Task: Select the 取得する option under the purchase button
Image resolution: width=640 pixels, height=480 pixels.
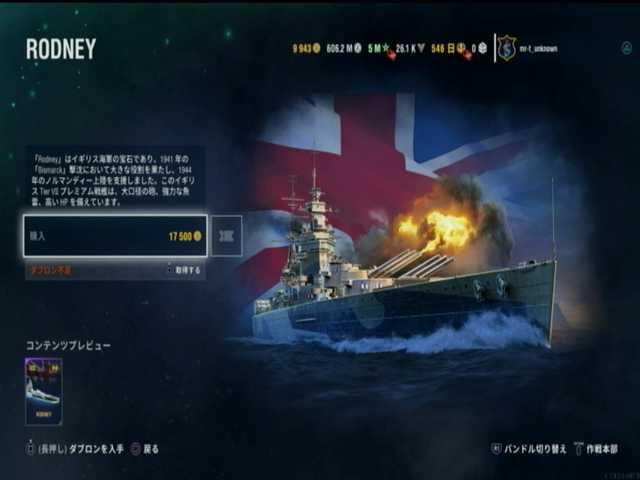Action: tap(185, 270)
